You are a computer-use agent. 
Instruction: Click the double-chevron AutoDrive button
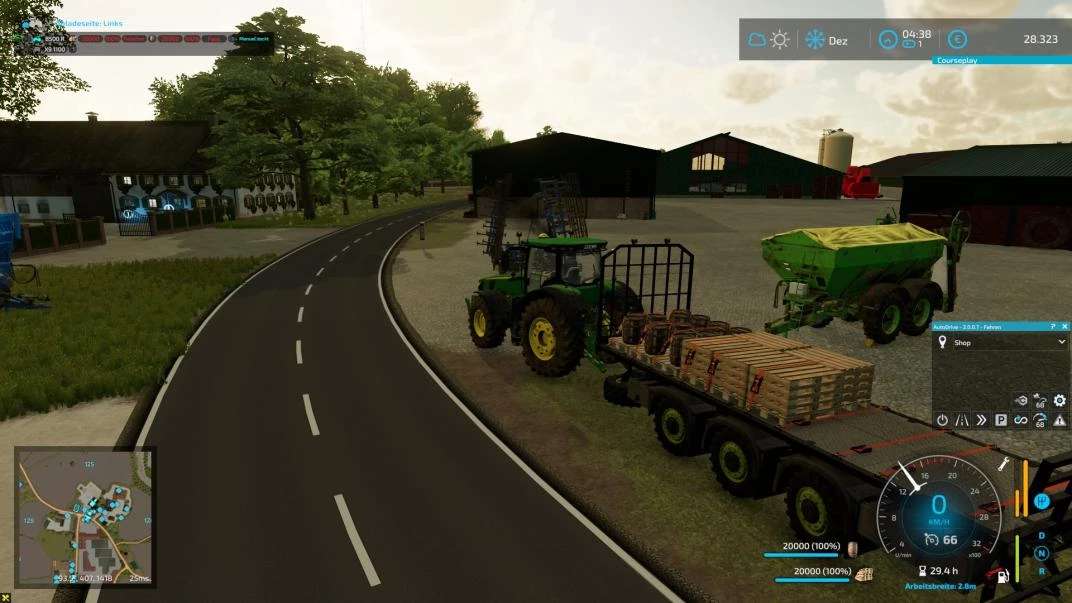(x=981, y=420)
